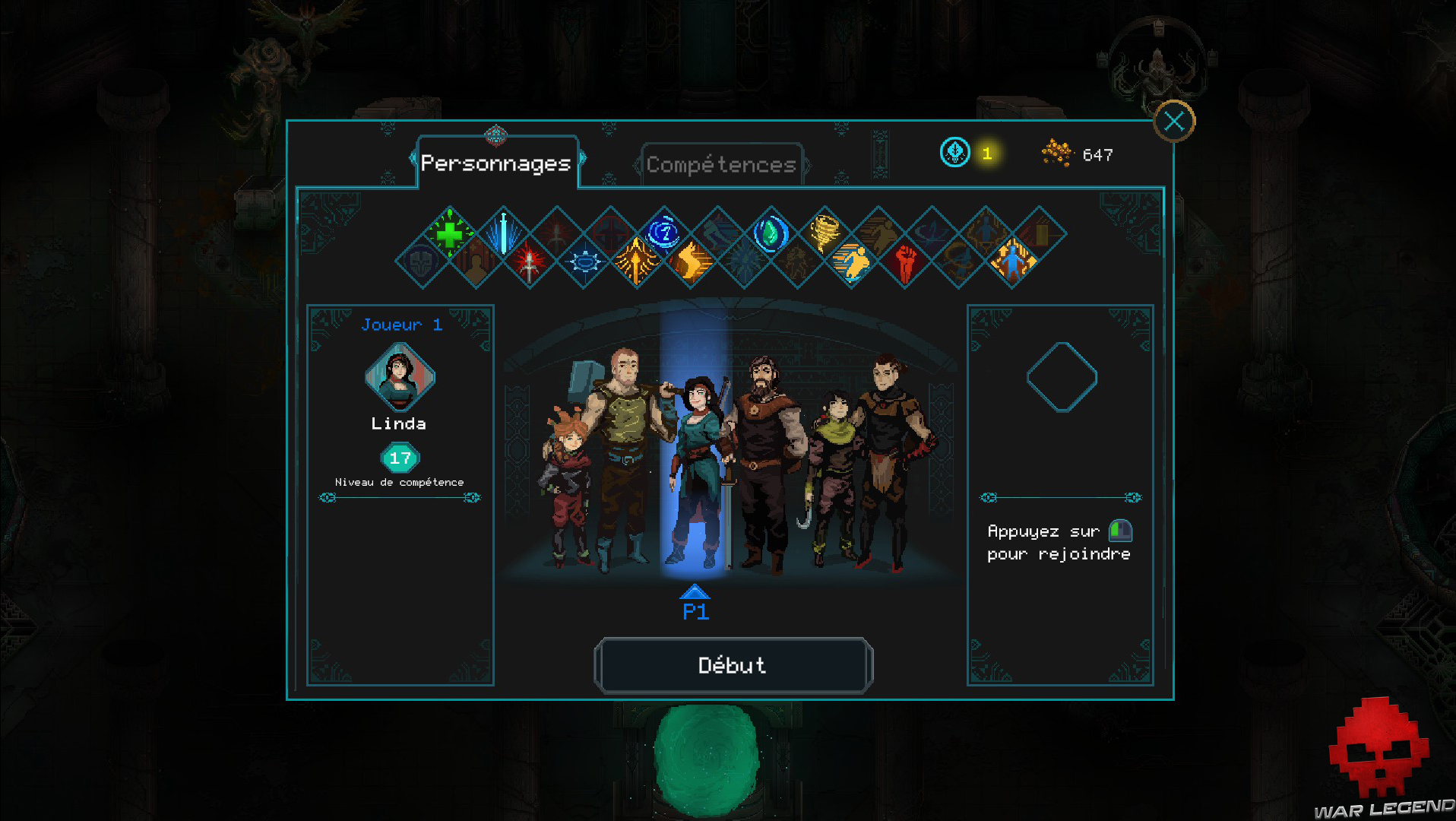Select the empty player slot diamond
Viewport: 1456px width, 821px height.
[x=1060, y=376]
